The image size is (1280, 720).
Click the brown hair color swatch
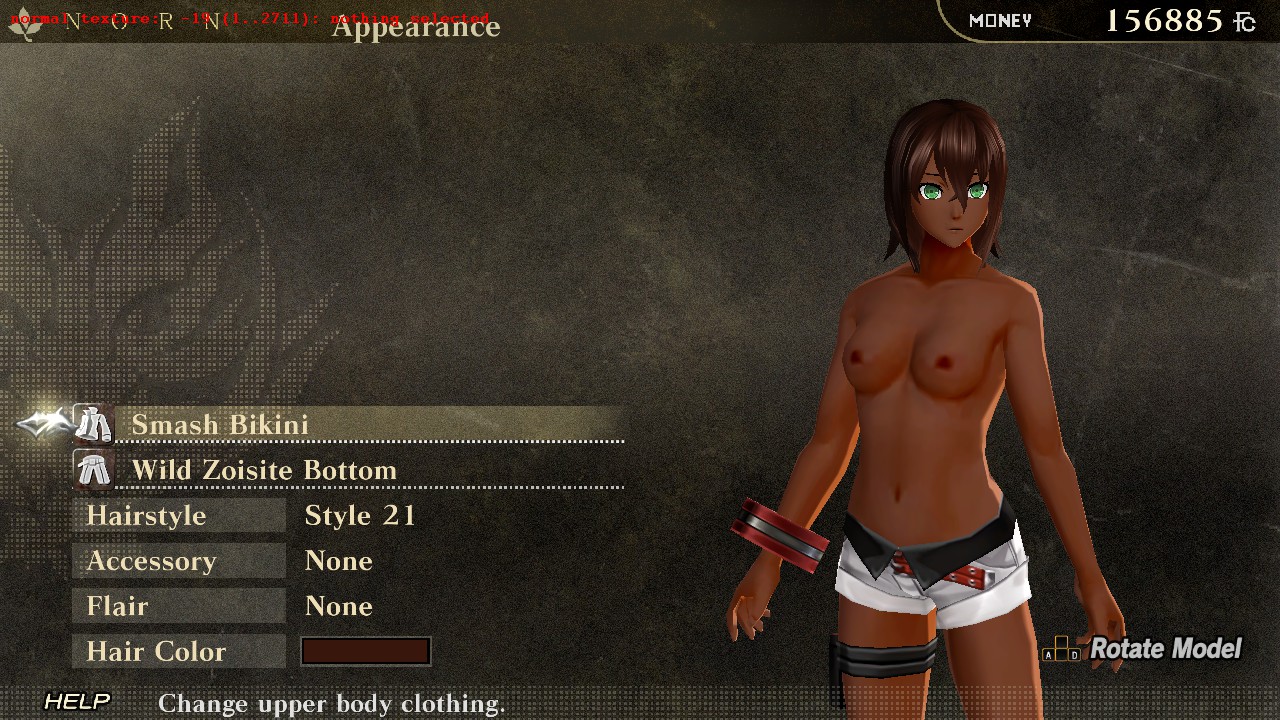tap(366, 652)
